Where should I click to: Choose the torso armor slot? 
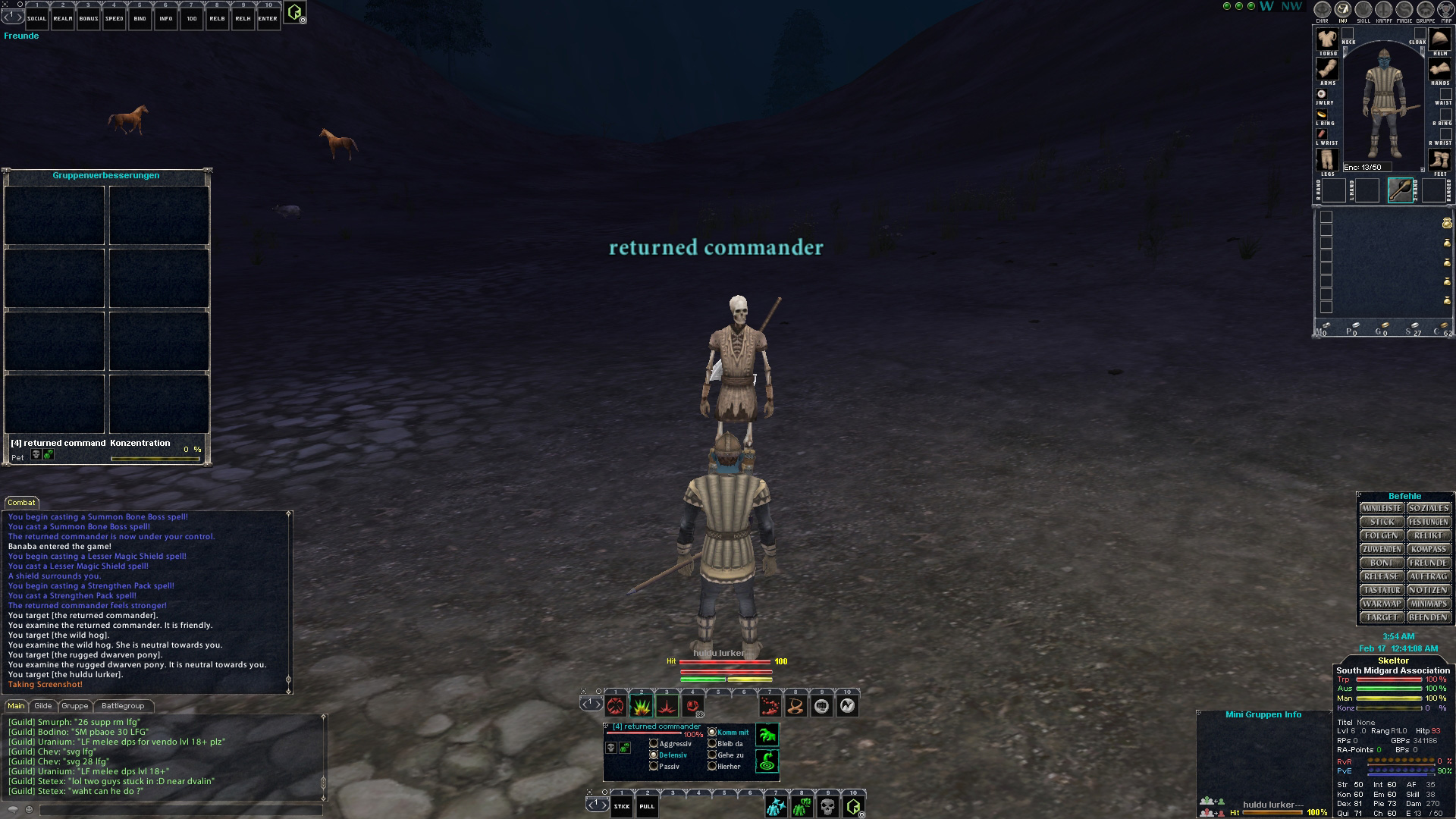[x=1327, y=39]
